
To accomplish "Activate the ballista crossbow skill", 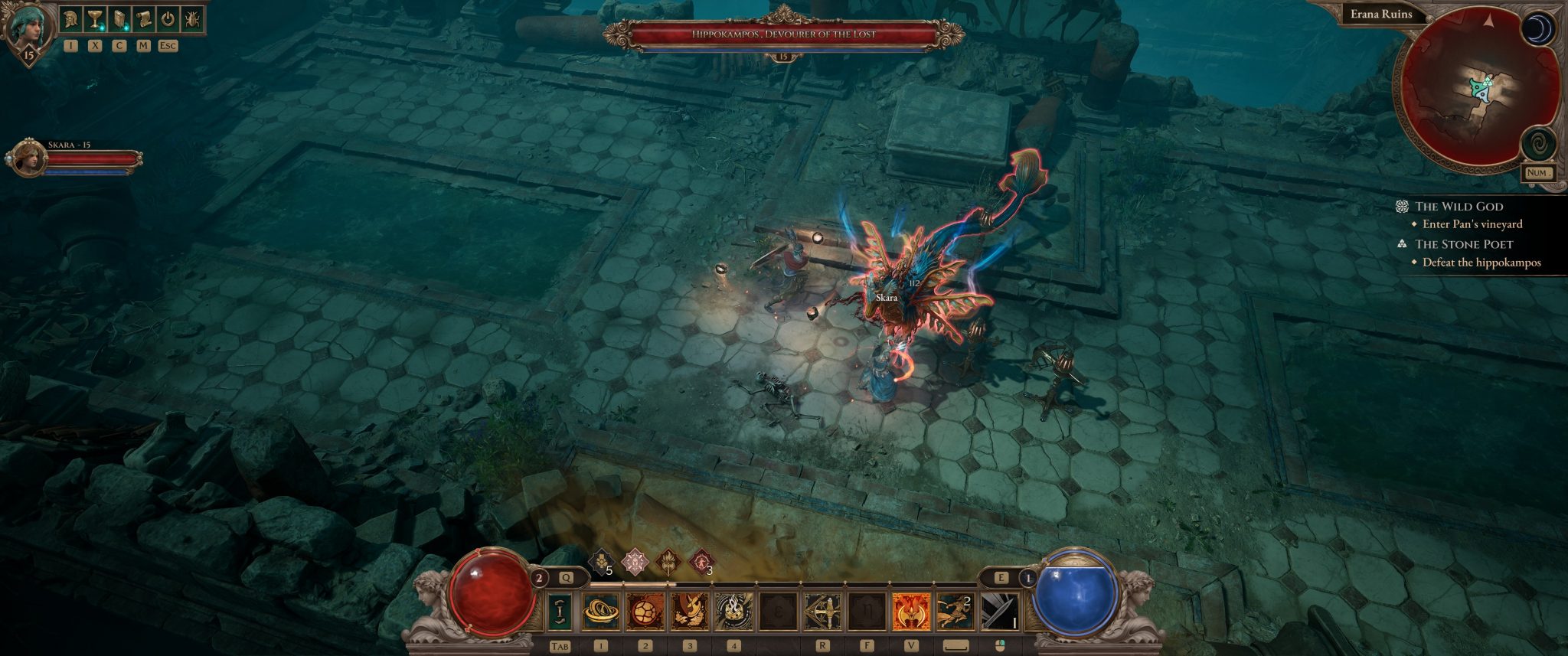I will [822, 612].
